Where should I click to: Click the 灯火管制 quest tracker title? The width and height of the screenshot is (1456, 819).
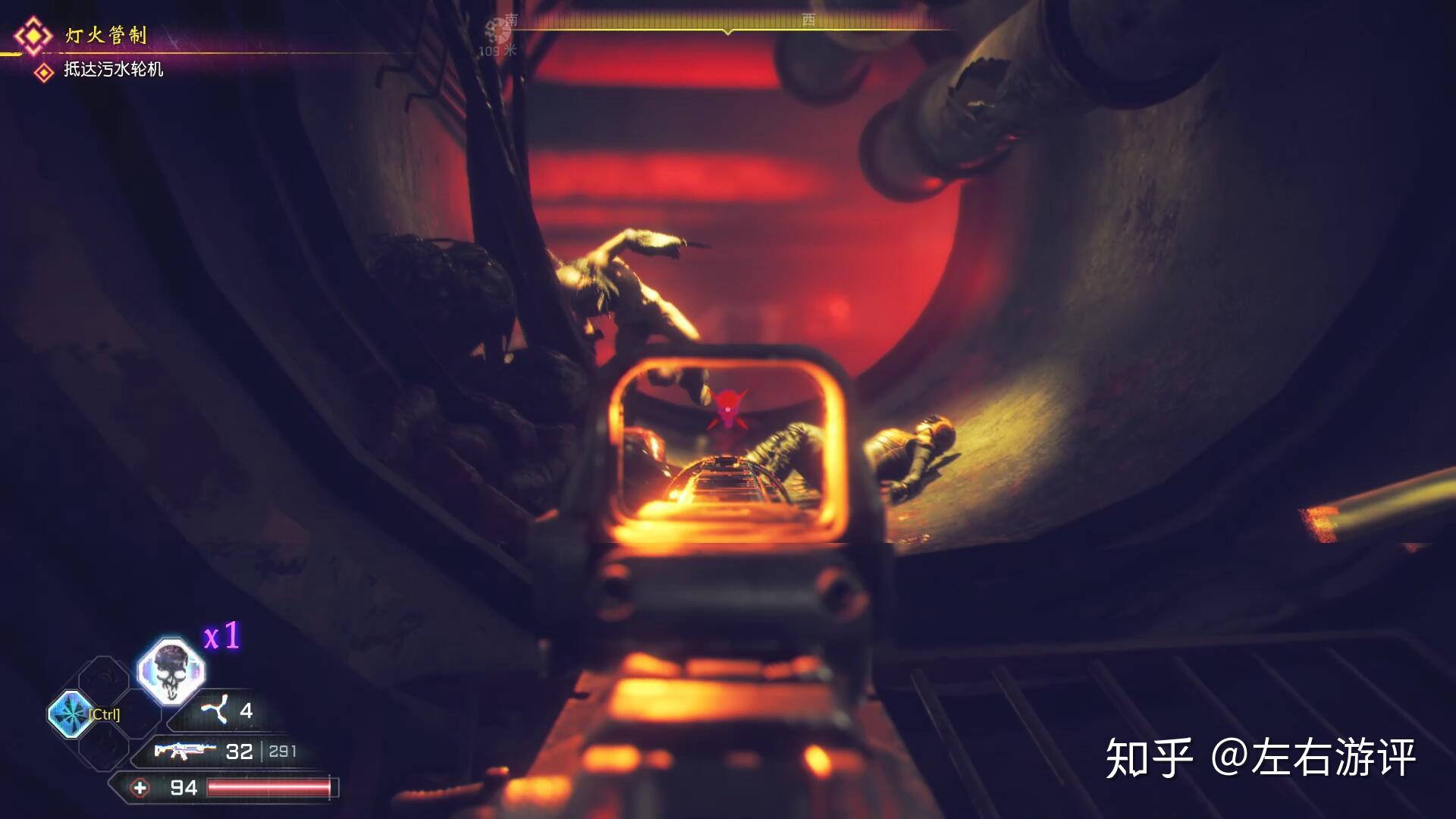click(x=105, y=35)
